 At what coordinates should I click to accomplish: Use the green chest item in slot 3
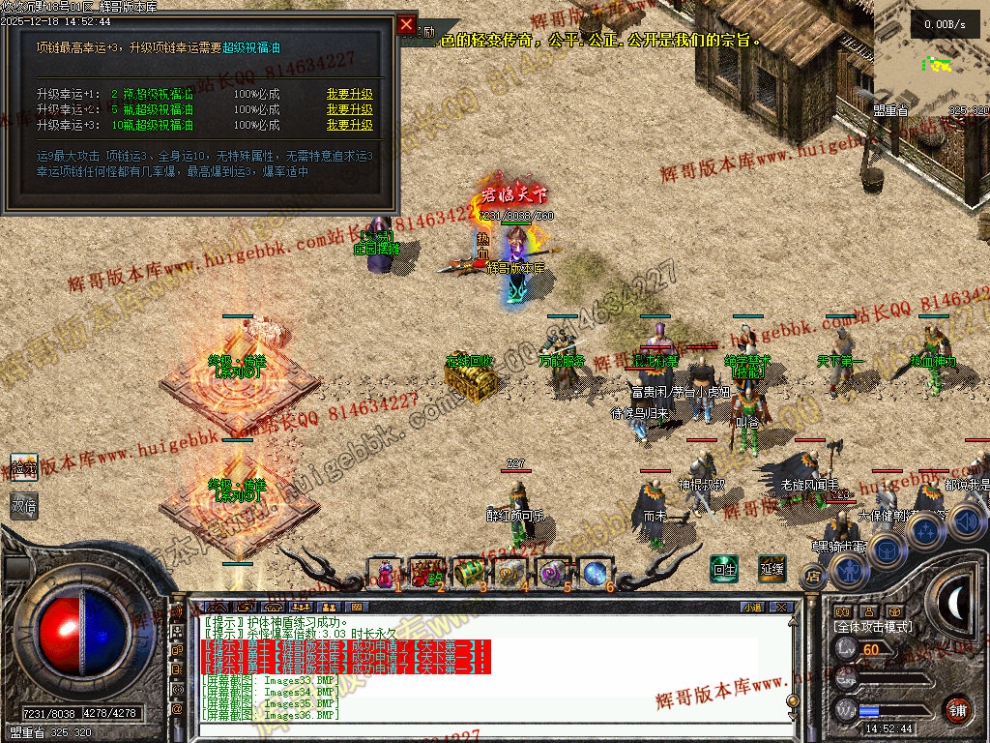coord(469,573)
